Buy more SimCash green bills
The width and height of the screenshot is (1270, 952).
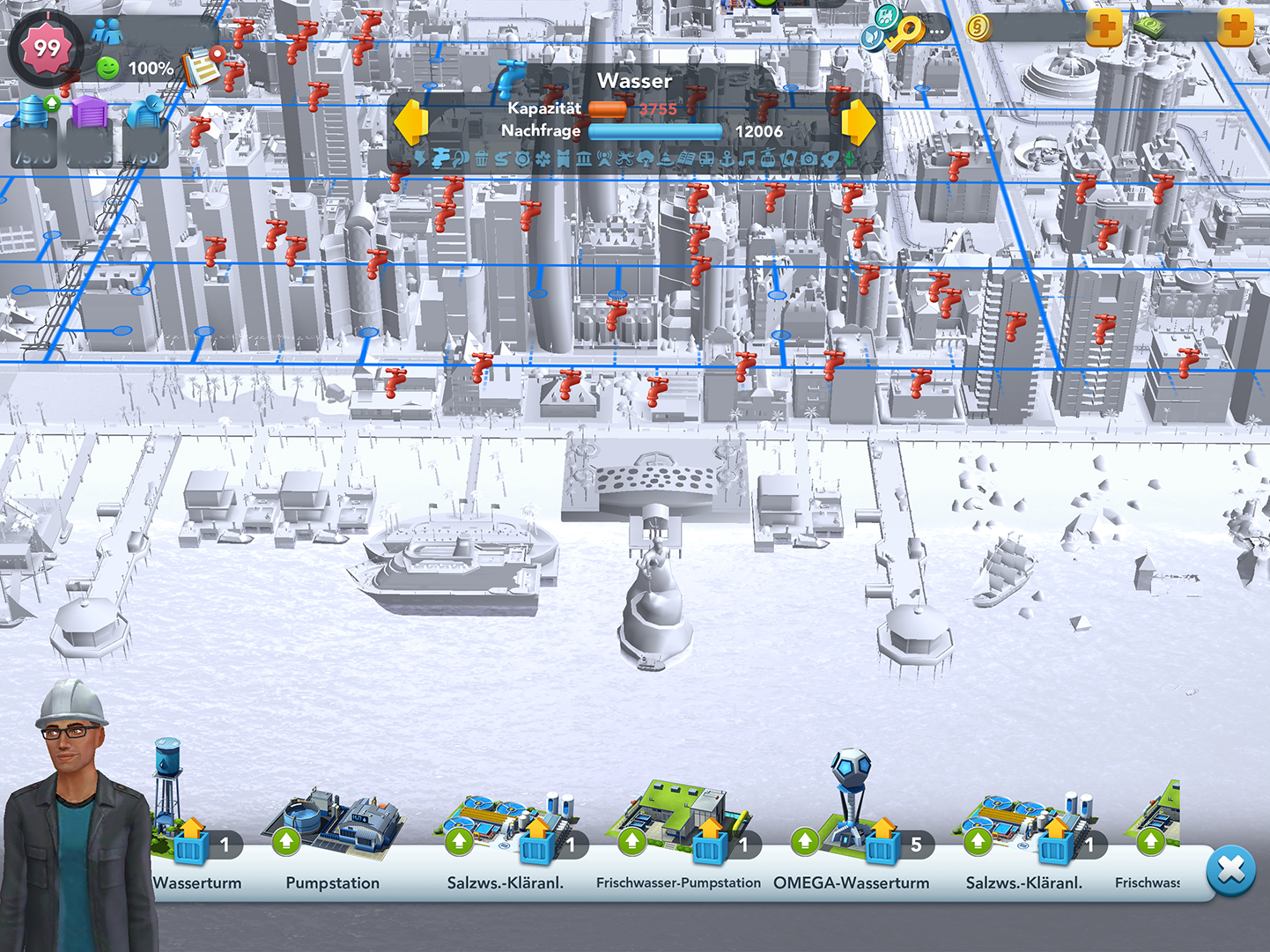(1235, 27)
